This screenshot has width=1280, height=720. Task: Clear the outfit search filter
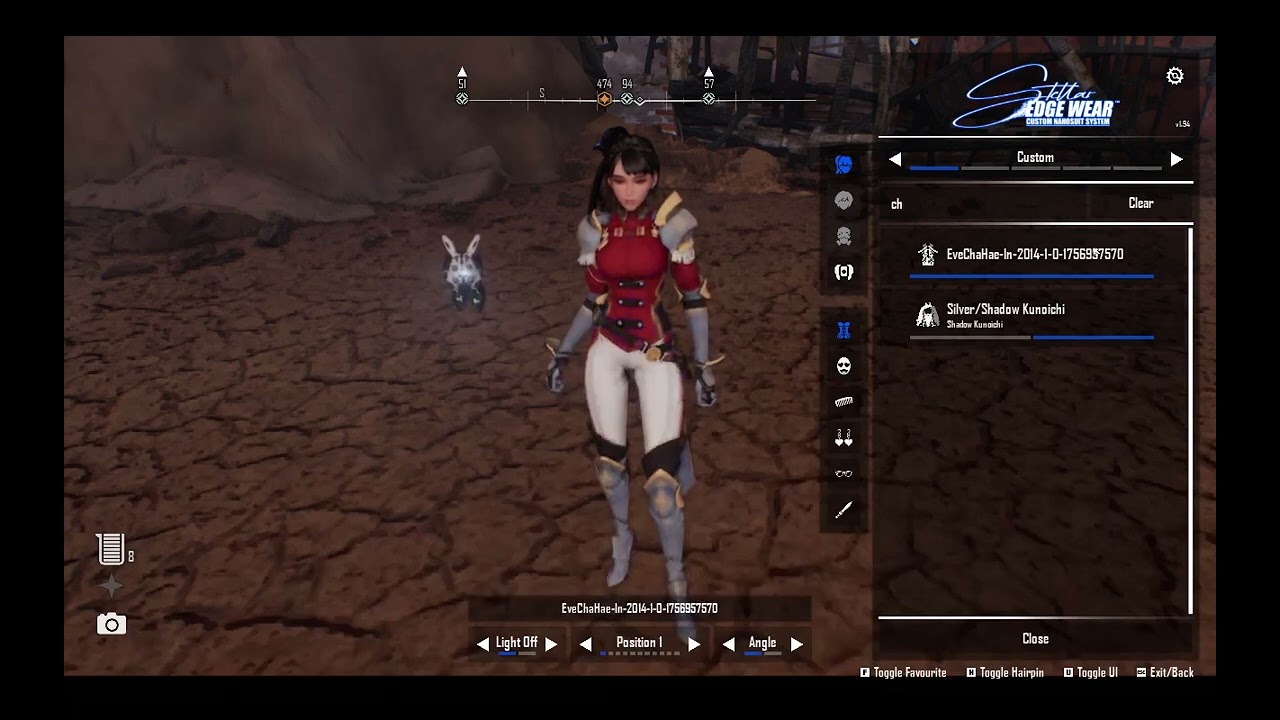coord(1141,203)
